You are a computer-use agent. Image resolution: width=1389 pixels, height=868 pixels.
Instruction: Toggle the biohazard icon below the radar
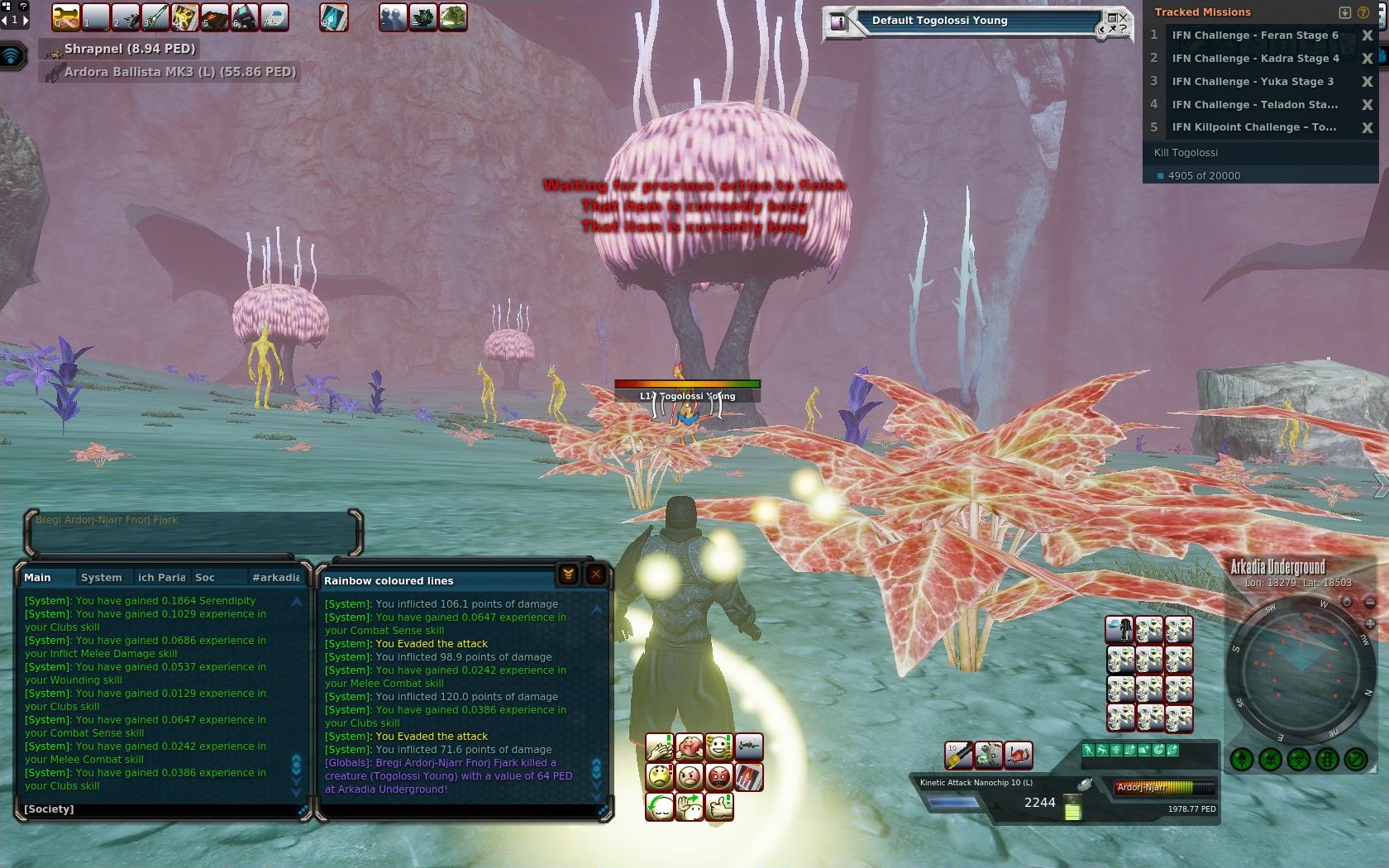[1299, 759]
